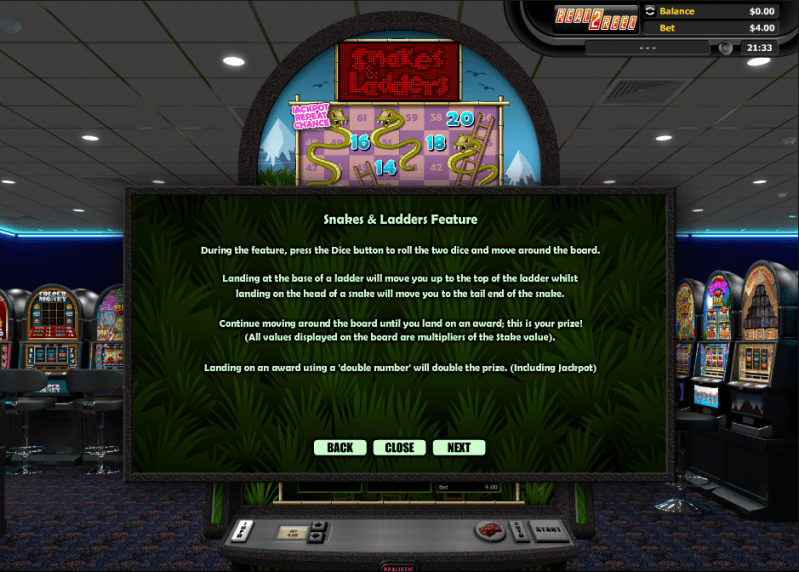The height and width of the screenshot is (572, 799).
Task: Increase the bet with the up arrow
Action: 317,525
